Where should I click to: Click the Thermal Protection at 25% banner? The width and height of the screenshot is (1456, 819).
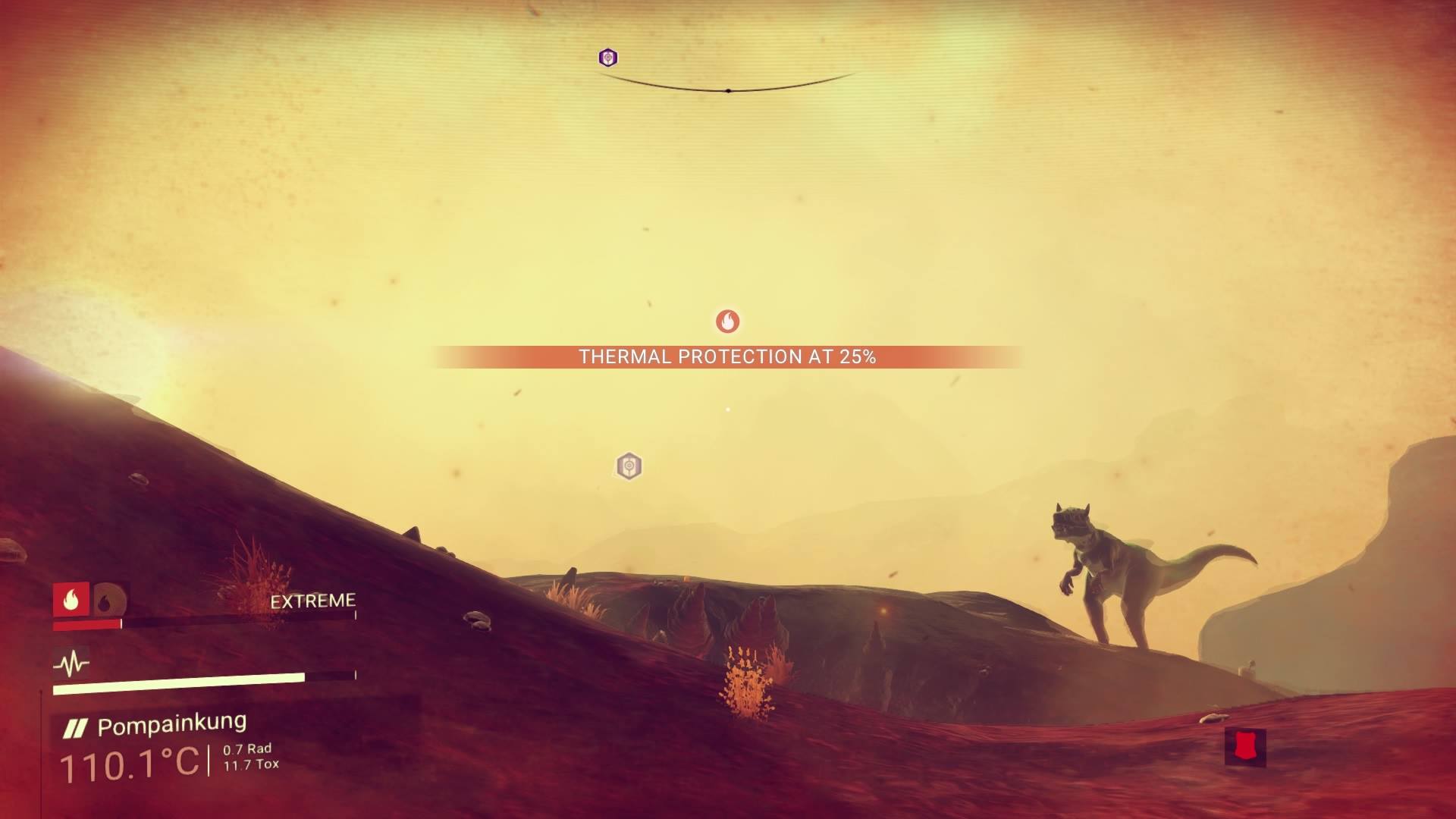click(x=727, y=357)
